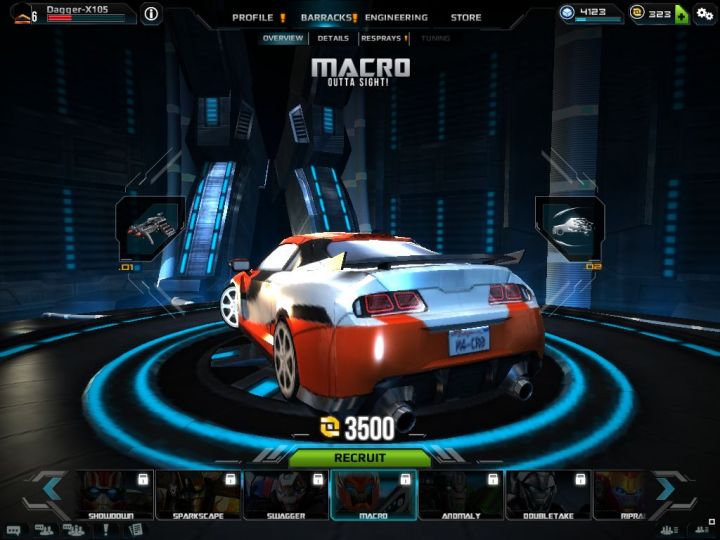The height and width of the screenshot is (540, 720).
Task: Open the Engineering menu
Action: [x=396, y=17]
